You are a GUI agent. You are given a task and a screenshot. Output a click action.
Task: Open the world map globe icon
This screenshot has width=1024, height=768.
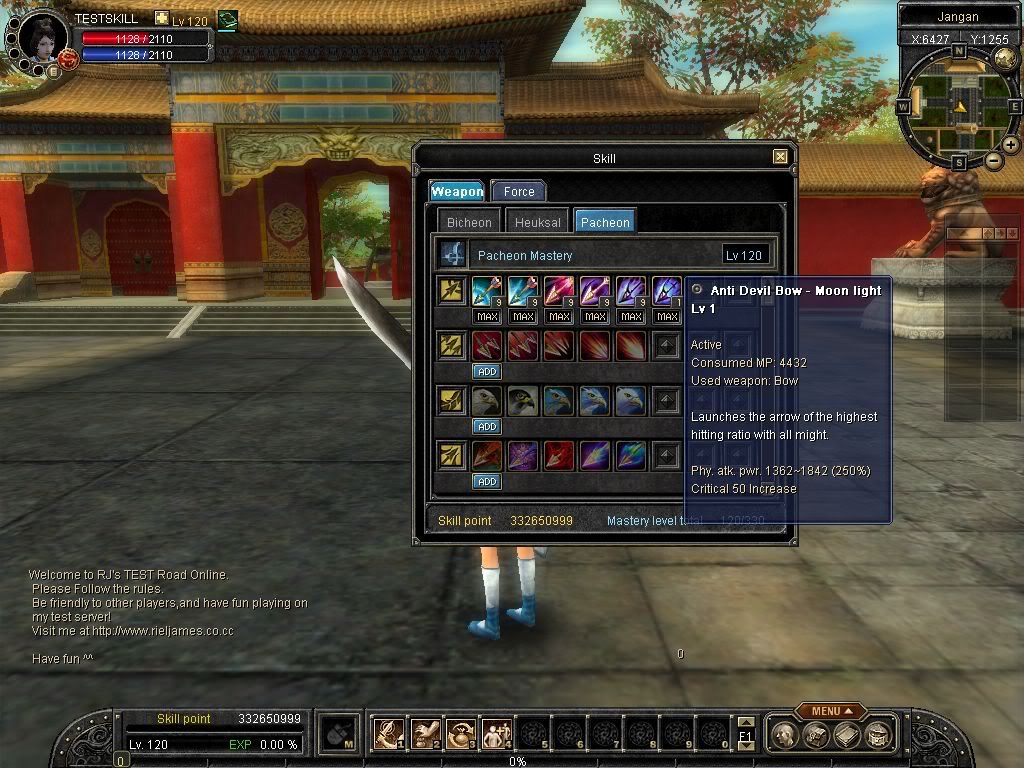click(x=1004, y=59)
